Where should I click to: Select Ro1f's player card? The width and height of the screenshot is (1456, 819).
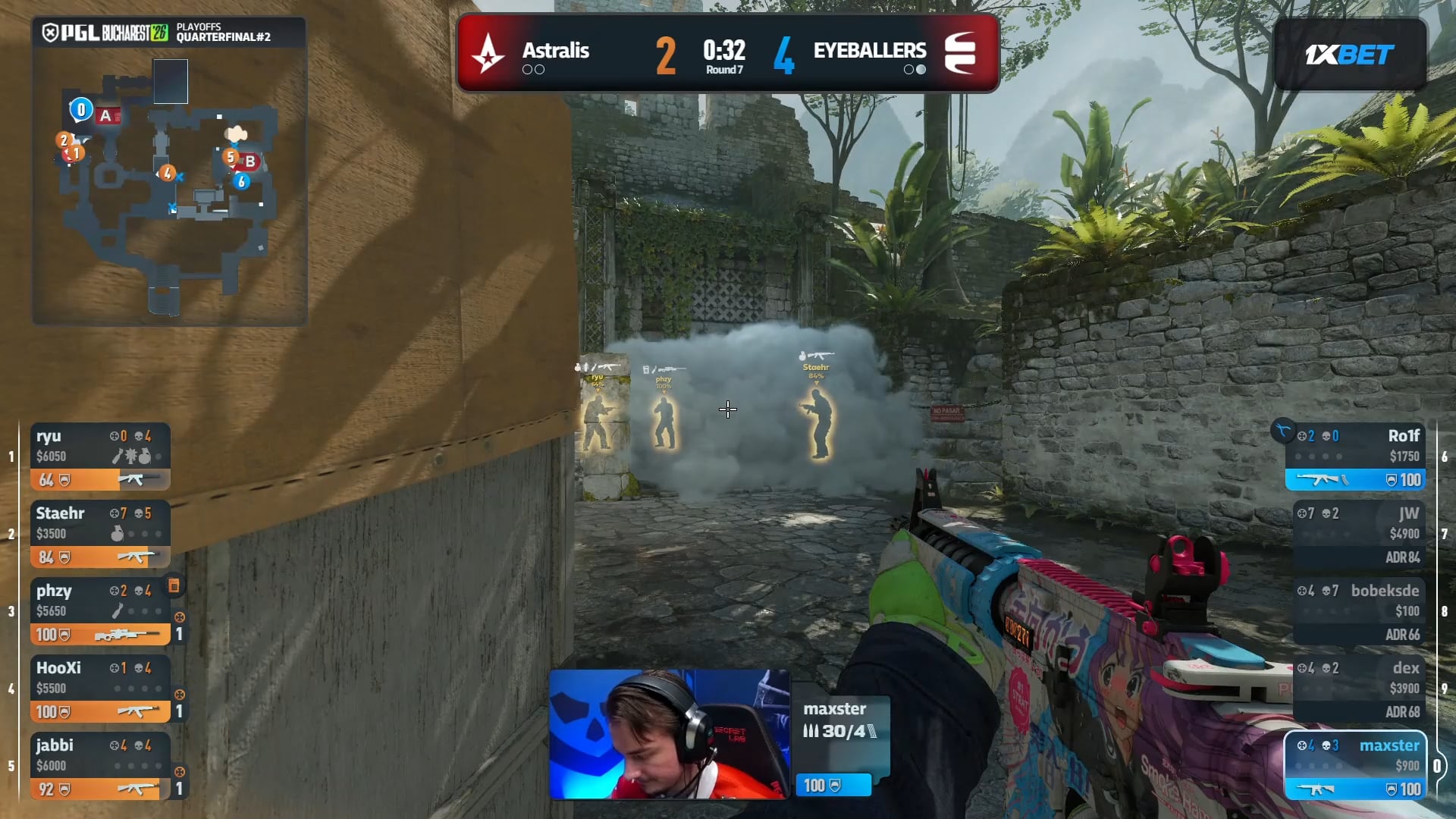coord(1355,457)
